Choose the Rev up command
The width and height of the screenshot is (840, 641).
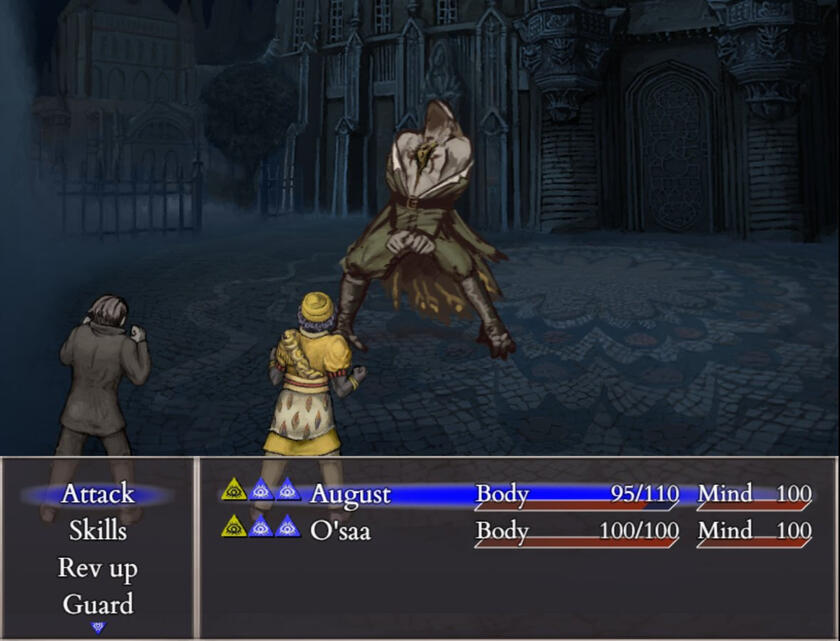coord(97,568)
